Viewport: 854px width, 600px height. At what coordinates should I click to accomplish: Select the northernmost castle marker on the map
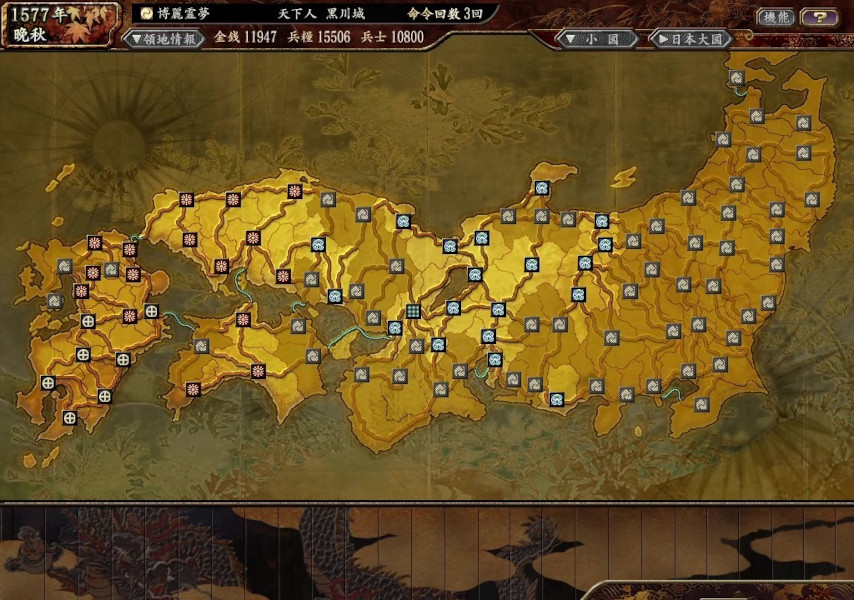(736, 78)
